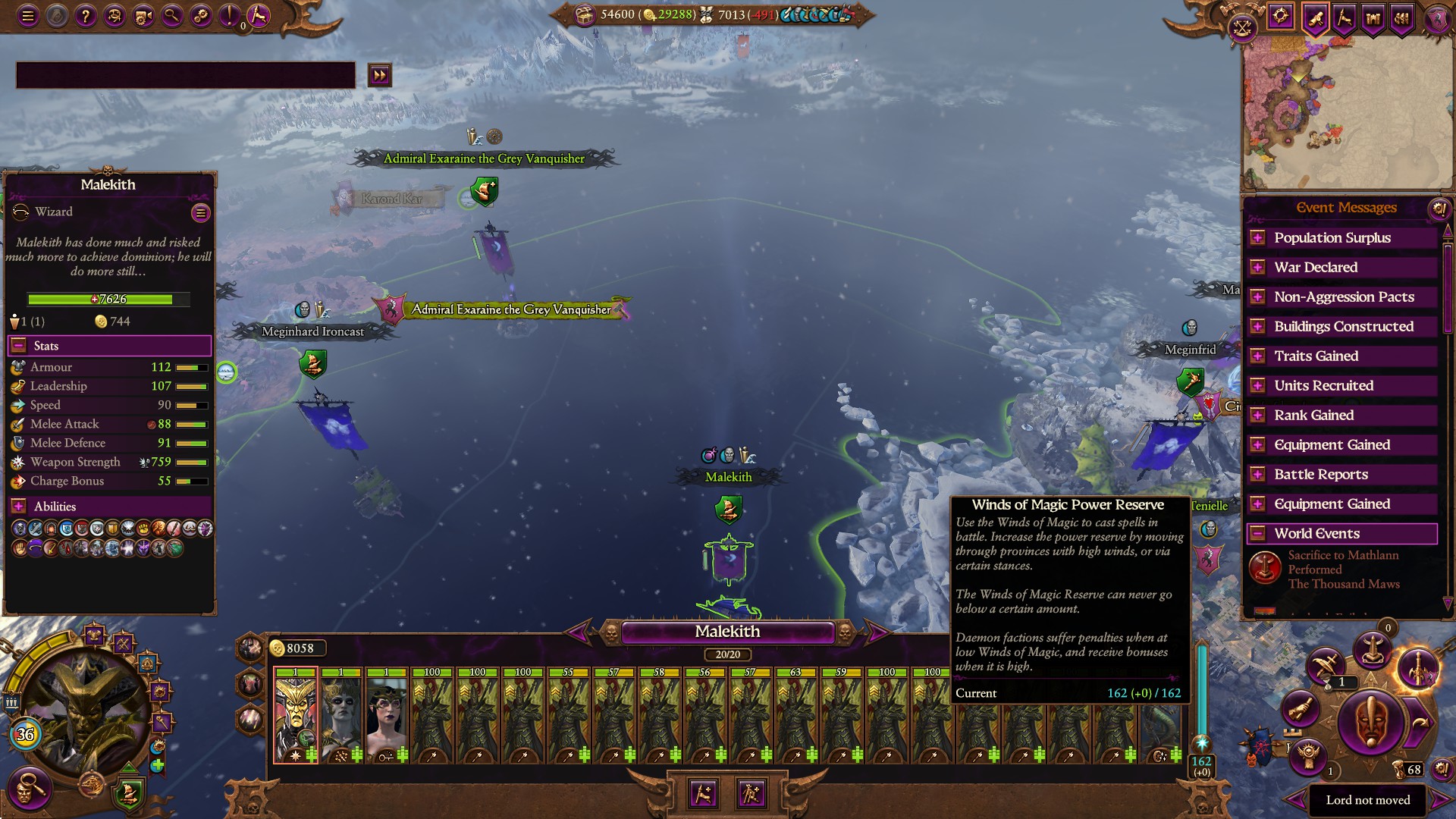1456x819 pixels.
Task: Expand the Abilities section in Malekith's panel
Action: pos(18,506)
